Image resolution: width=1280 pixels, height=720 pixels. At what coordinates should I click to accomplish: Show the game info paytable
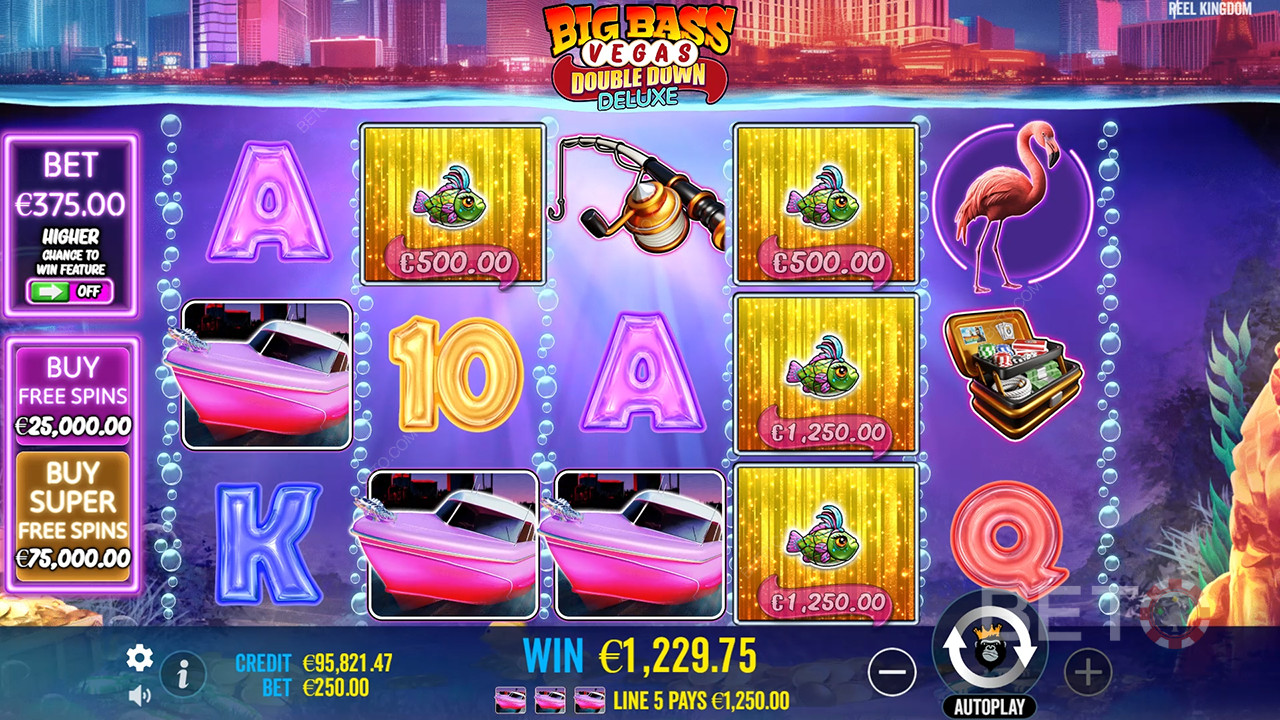[x=183, y=675]
